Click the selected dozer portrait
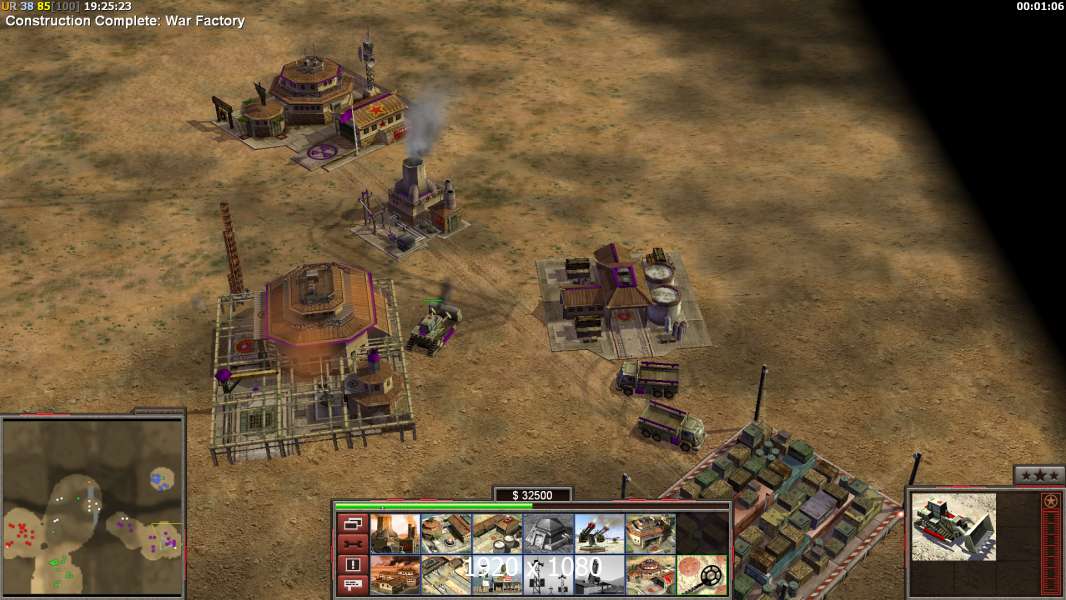 953,526
